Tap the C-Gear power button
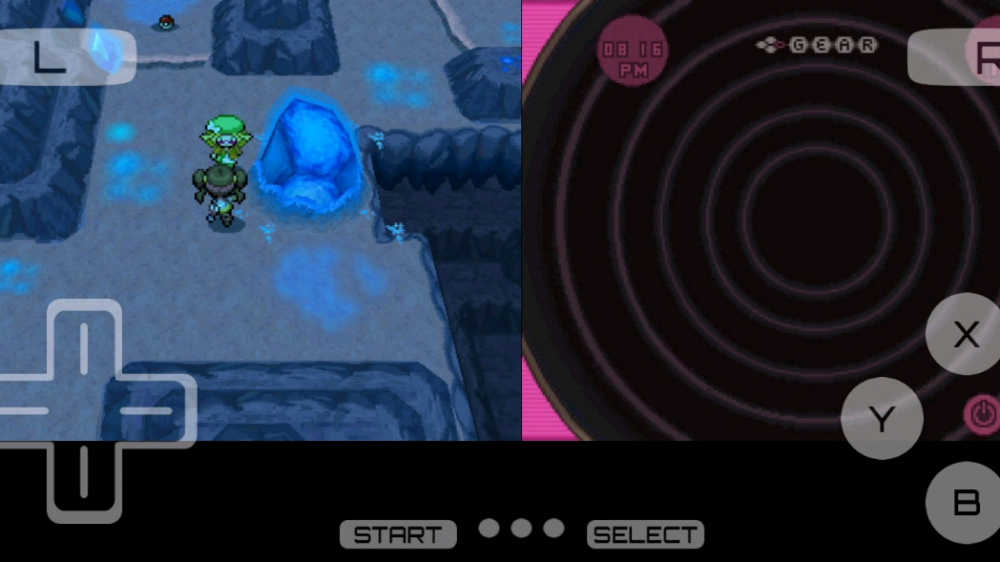The height and width of the screenshot is (562, 1000). coord(981,414)
